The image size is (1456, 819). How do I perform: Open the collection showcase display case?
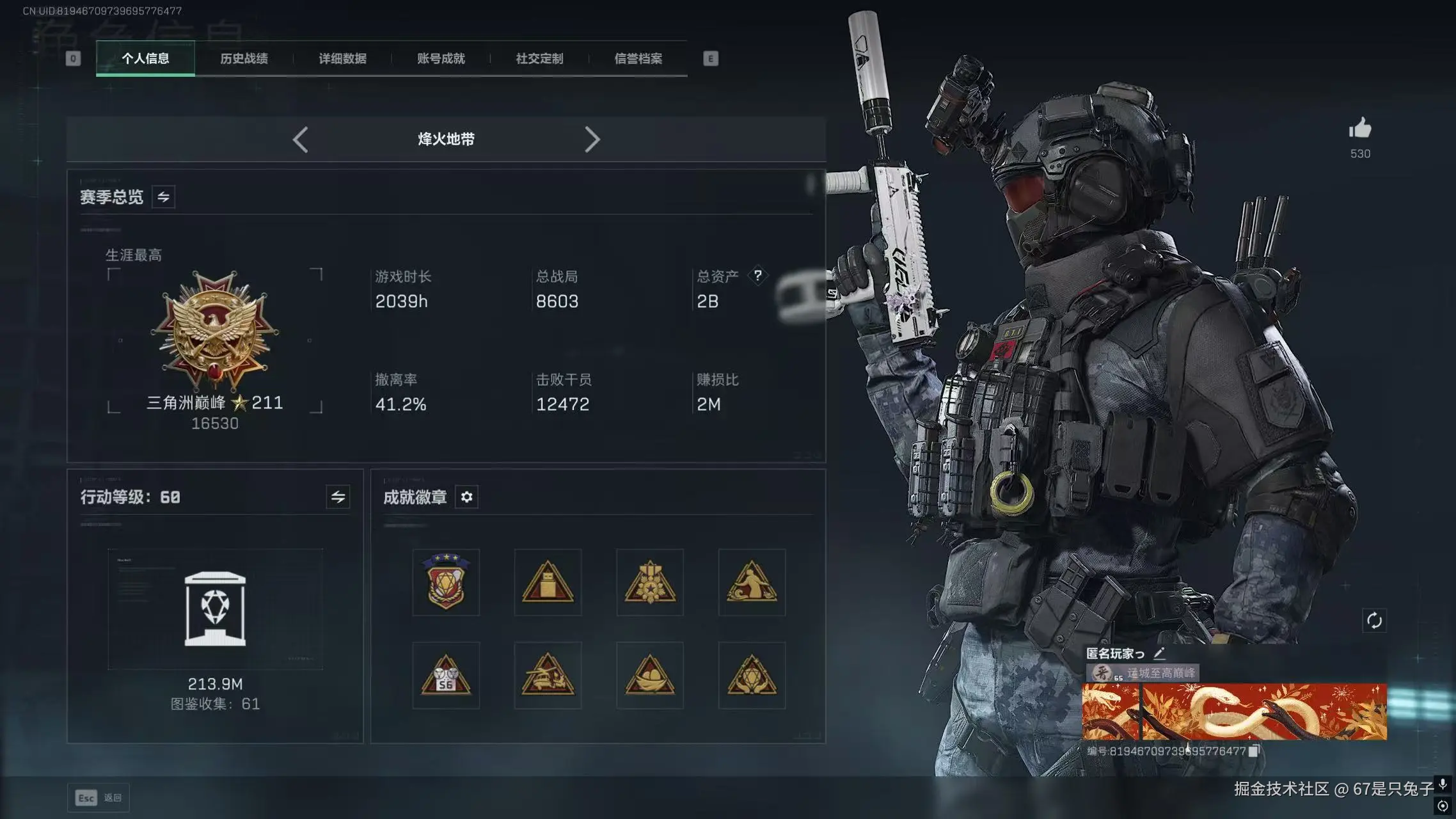pyautogui.click(x=215, y=608)
